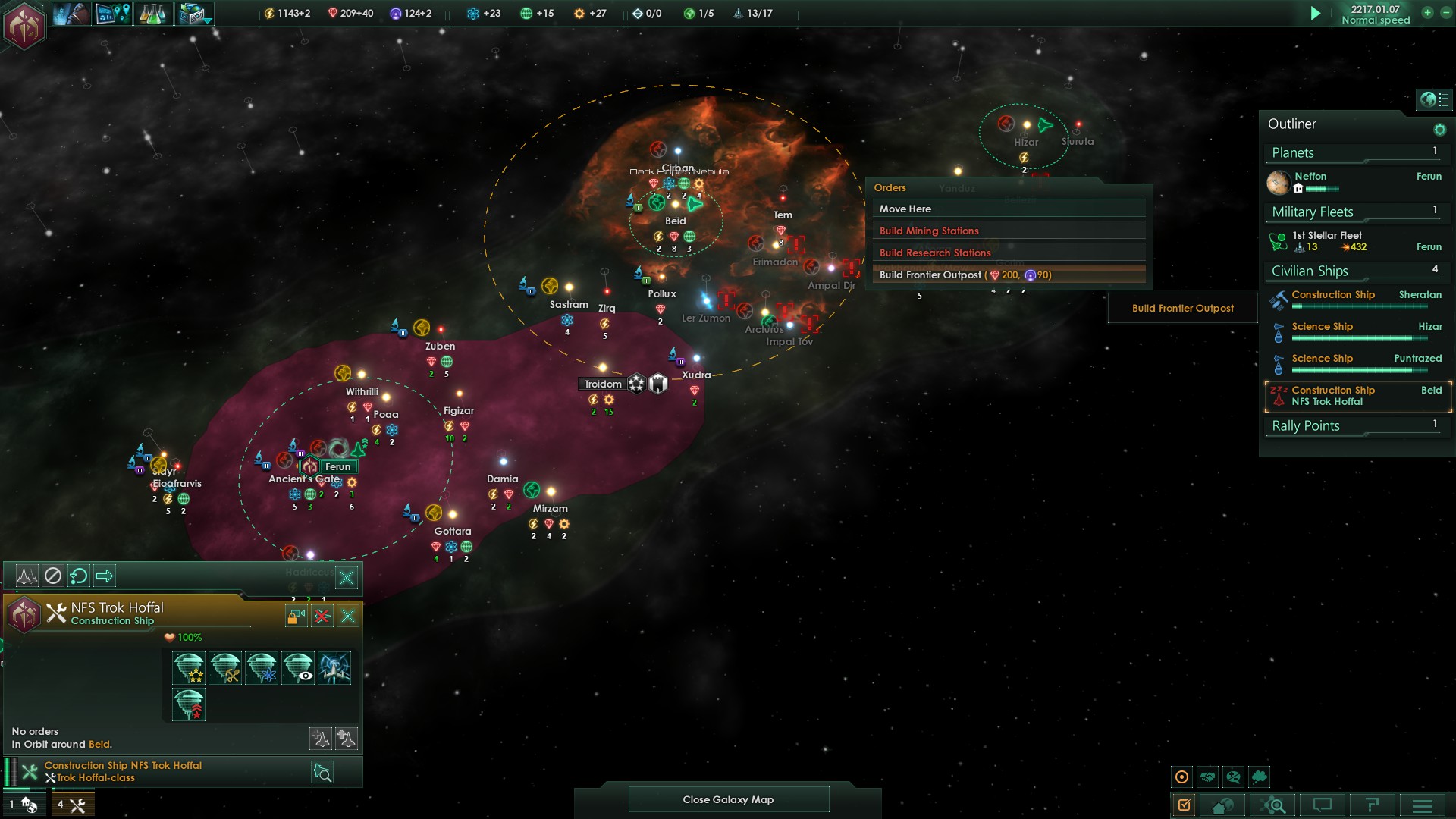1456x819 pixels.
Task: Open the diplomacy handshake icon
Action: pyautogui.click(x=1208, y=777)
